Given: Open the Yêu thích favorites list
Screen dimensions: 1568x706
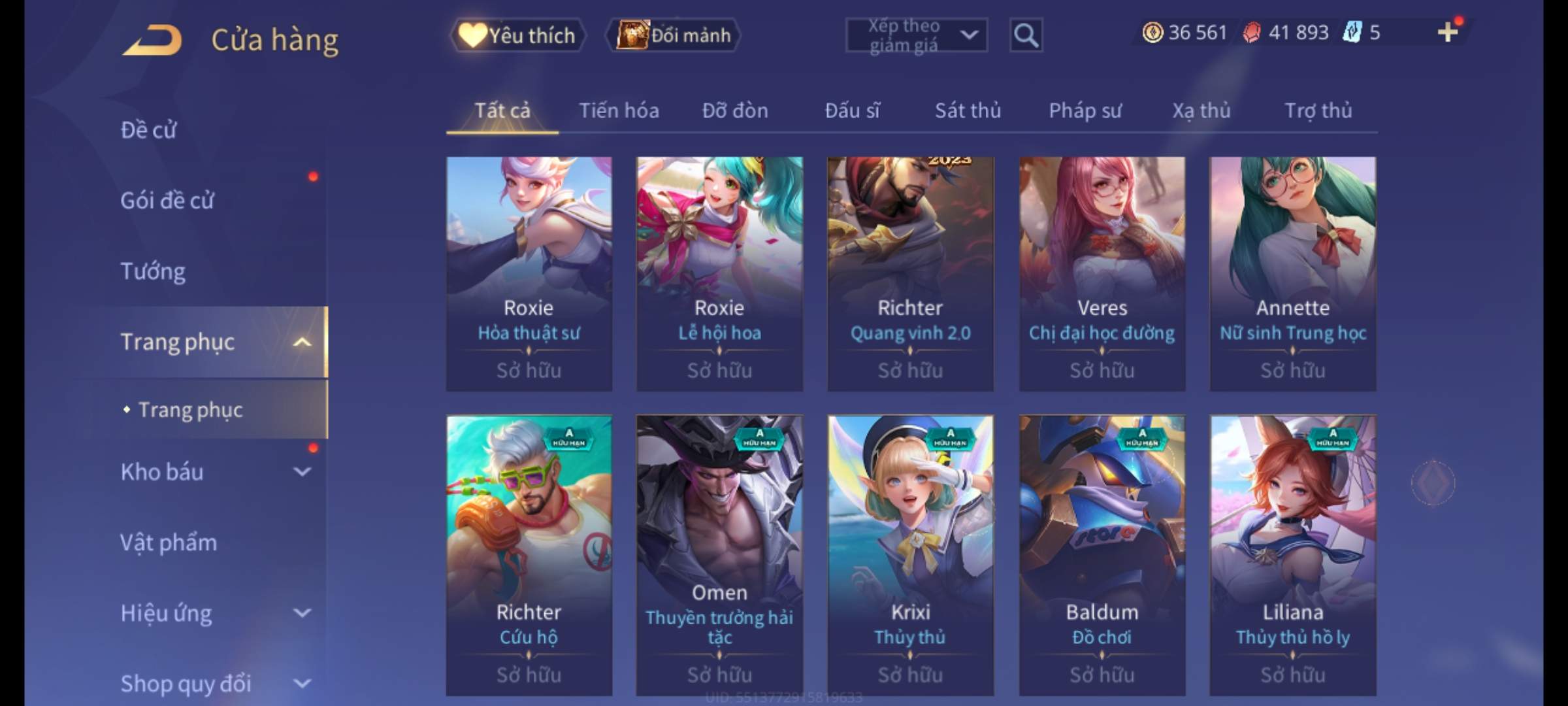Looking at the screenshot, I should tap(517, 35).
